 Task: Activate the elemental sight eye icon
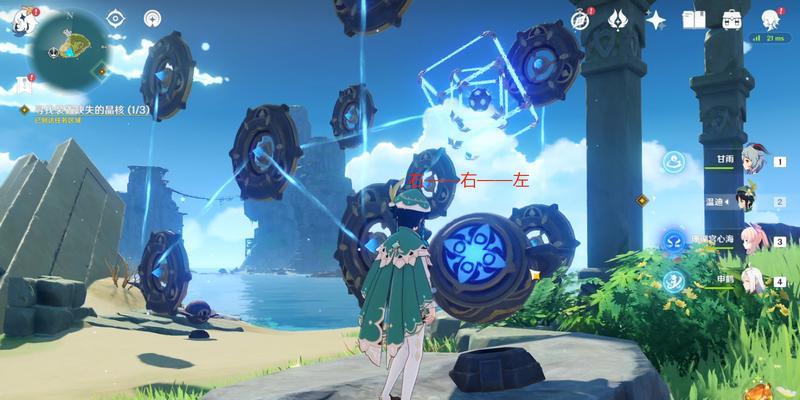[x=115, y=18]
